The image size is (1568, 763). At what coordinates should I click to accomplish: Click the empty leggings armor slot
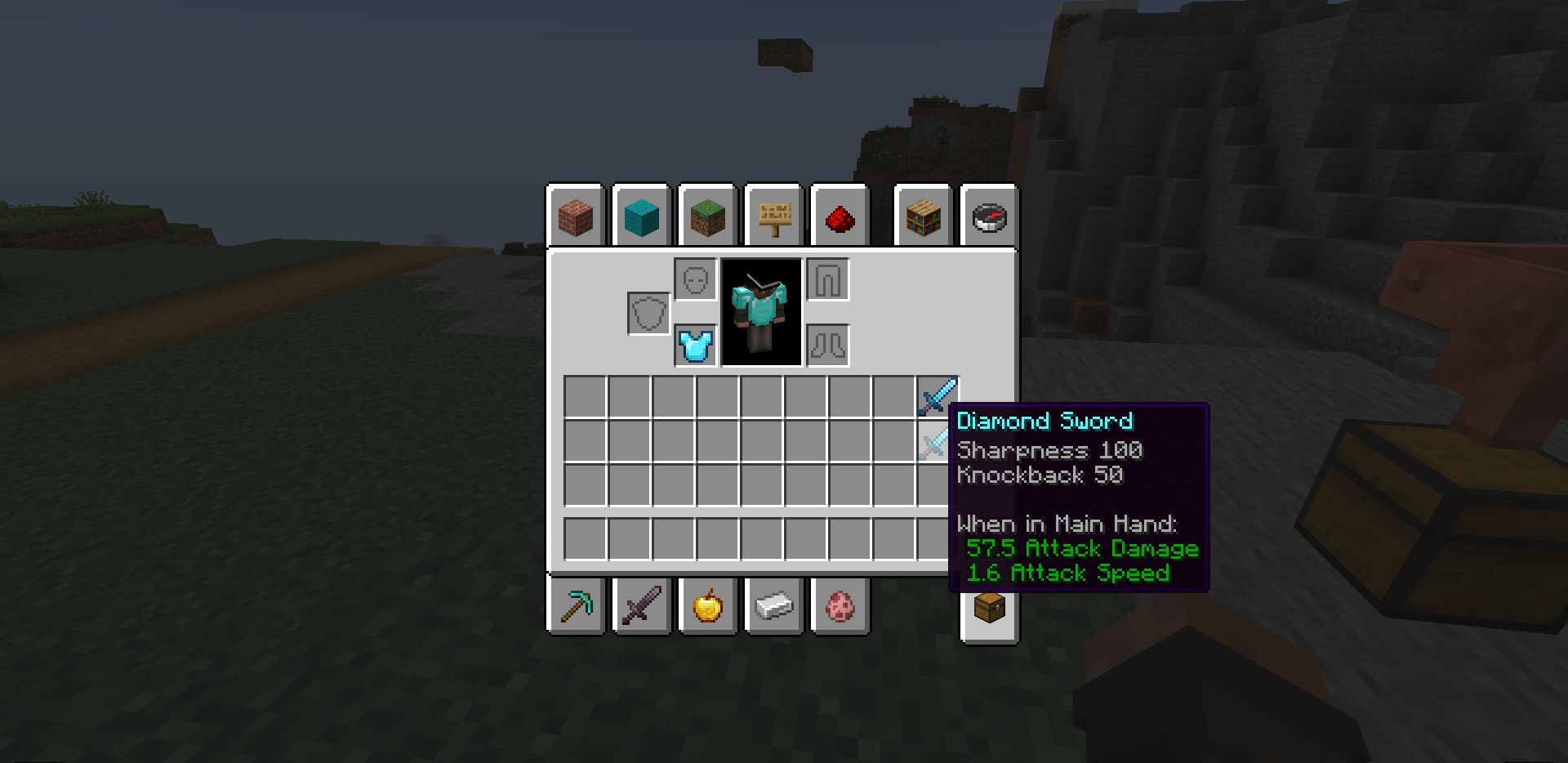pos(828,280)
